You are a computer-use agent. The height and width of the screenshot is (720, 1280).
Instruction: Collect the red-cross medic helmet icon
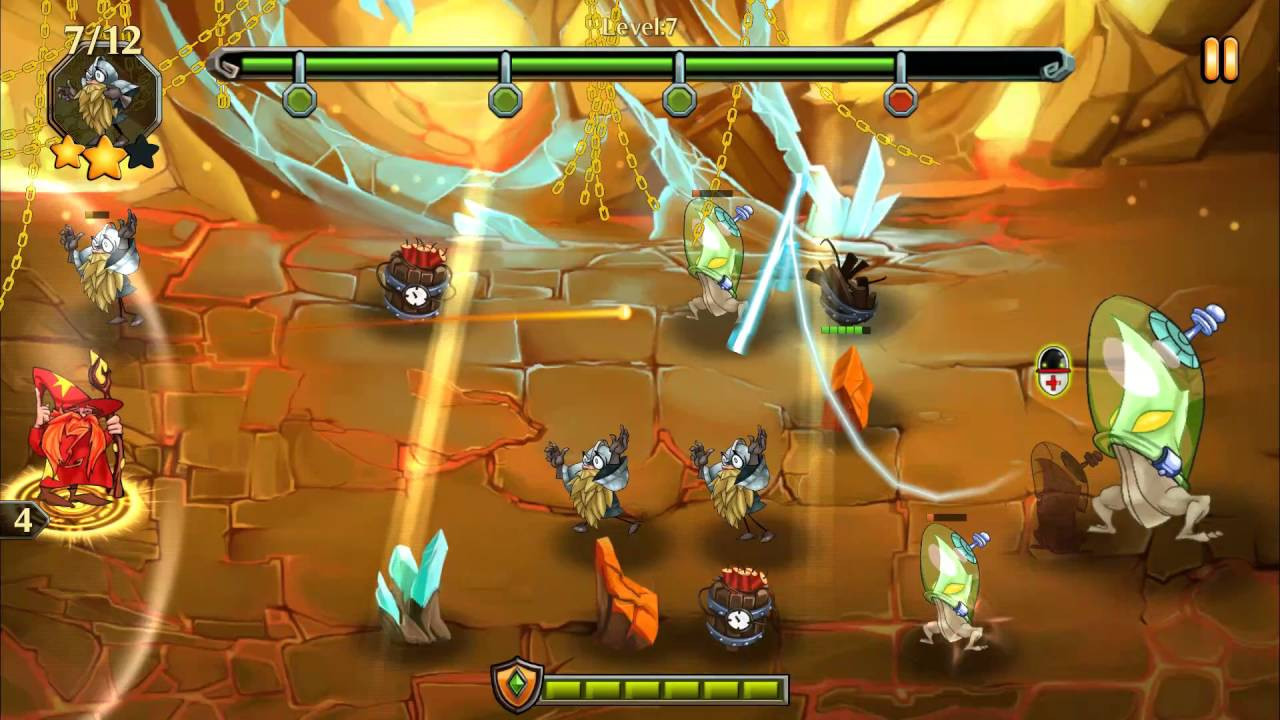pyautogui.click(x=1052, y=371)
